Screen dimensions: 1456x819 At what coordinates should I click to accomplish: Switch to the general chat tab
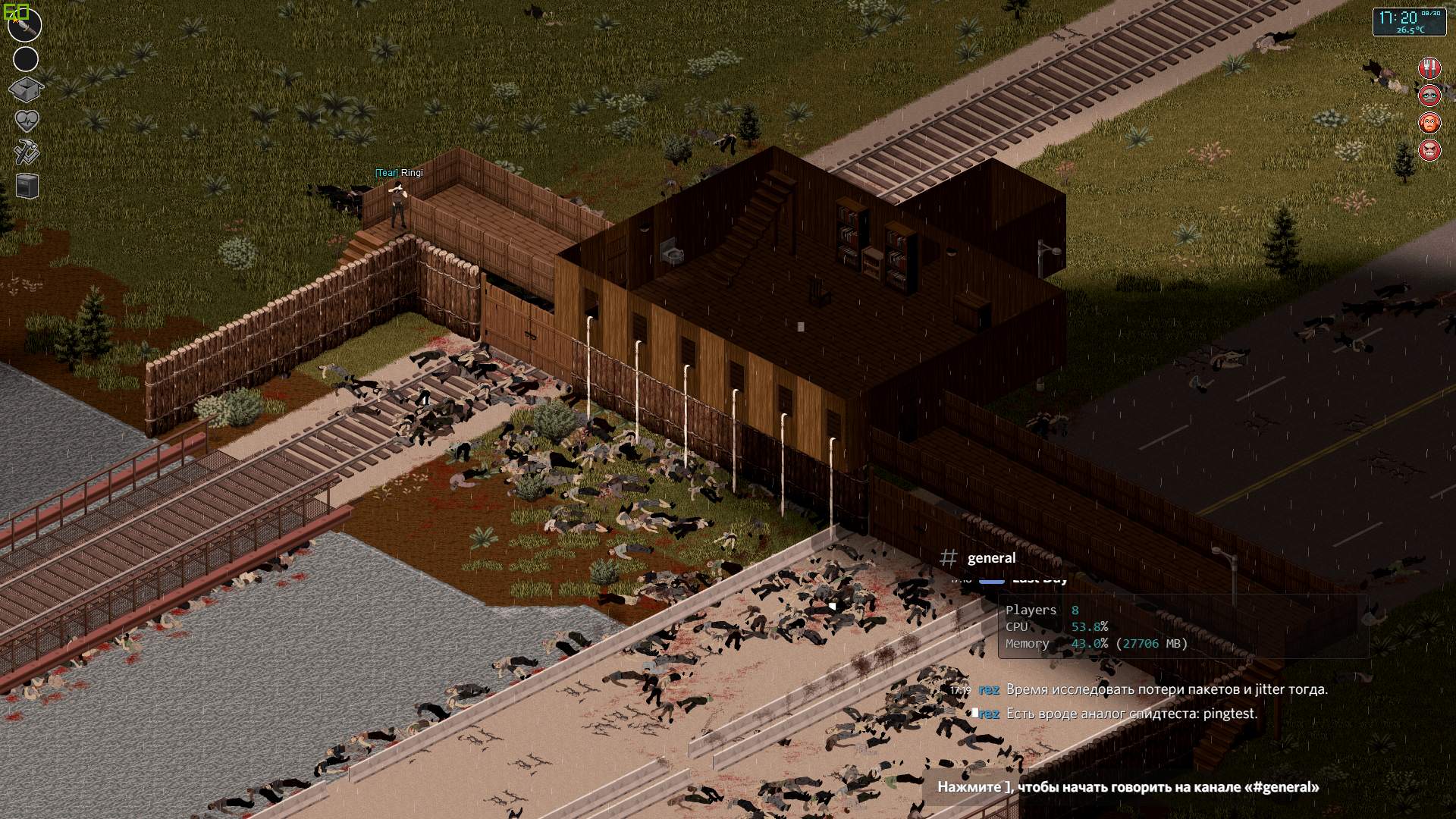pos(990,557)
